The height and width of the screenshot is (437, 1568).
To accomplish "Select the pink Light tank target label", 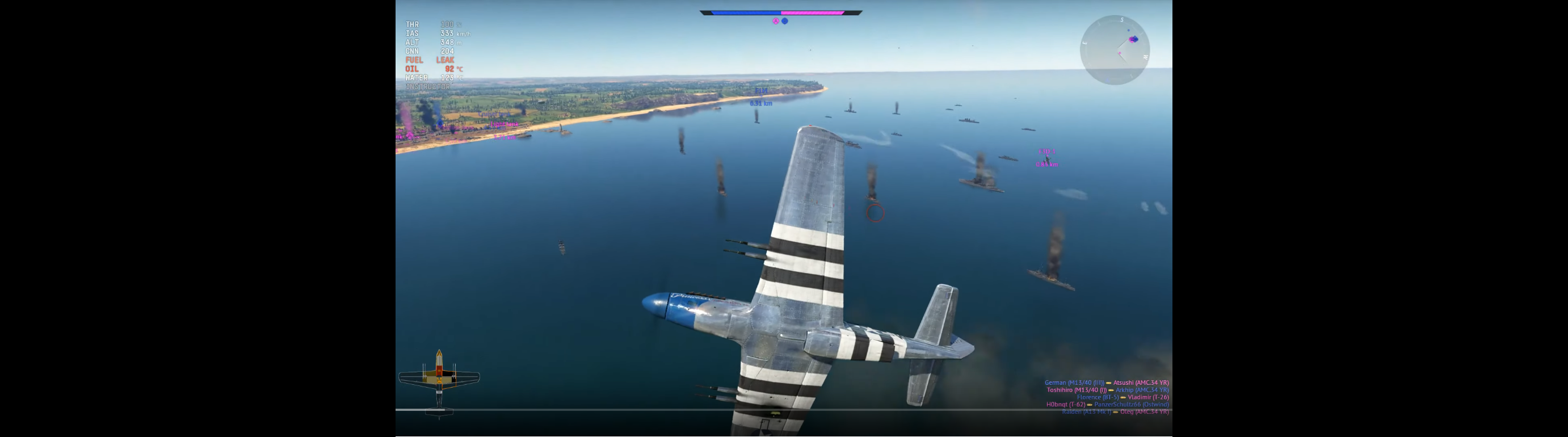I will pyautogui.click(x=504, y=125).
